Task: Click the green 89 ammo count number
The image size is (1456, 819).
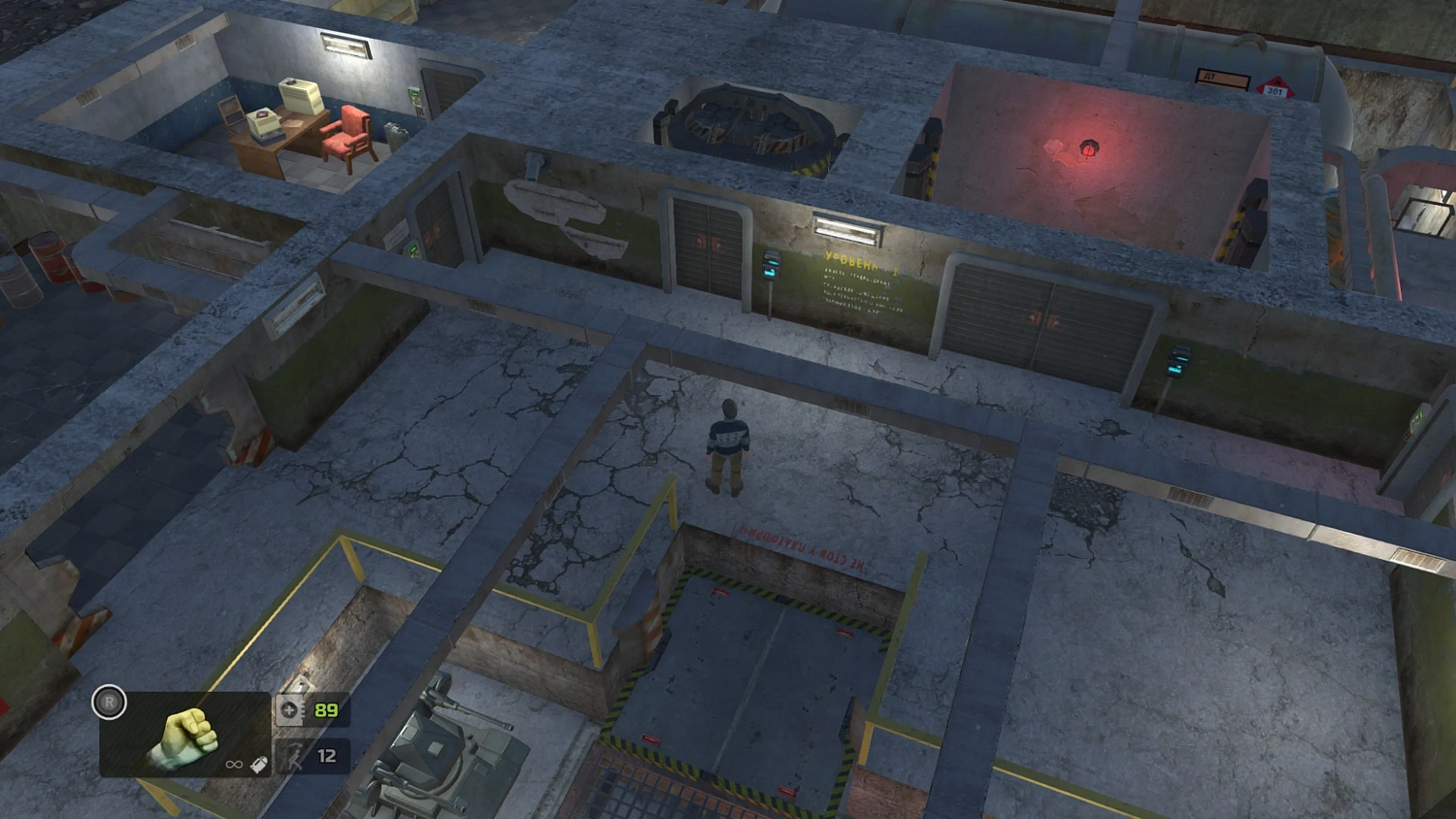Action: point(325,709)
